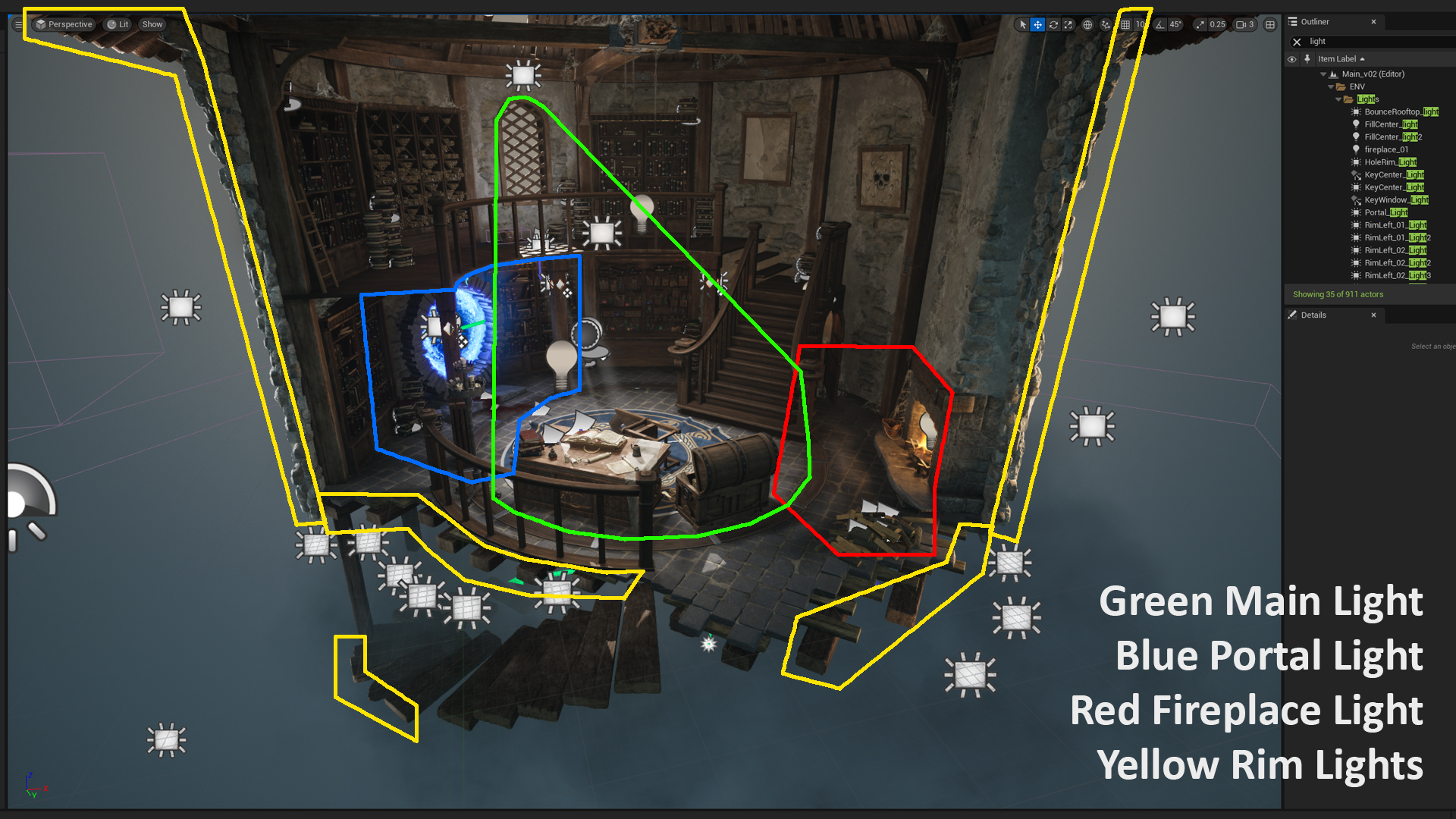This screenshot has height=819, width=1456.
Task: Activate the select mode arrow tool
Action: click(x=1022, y=24)
